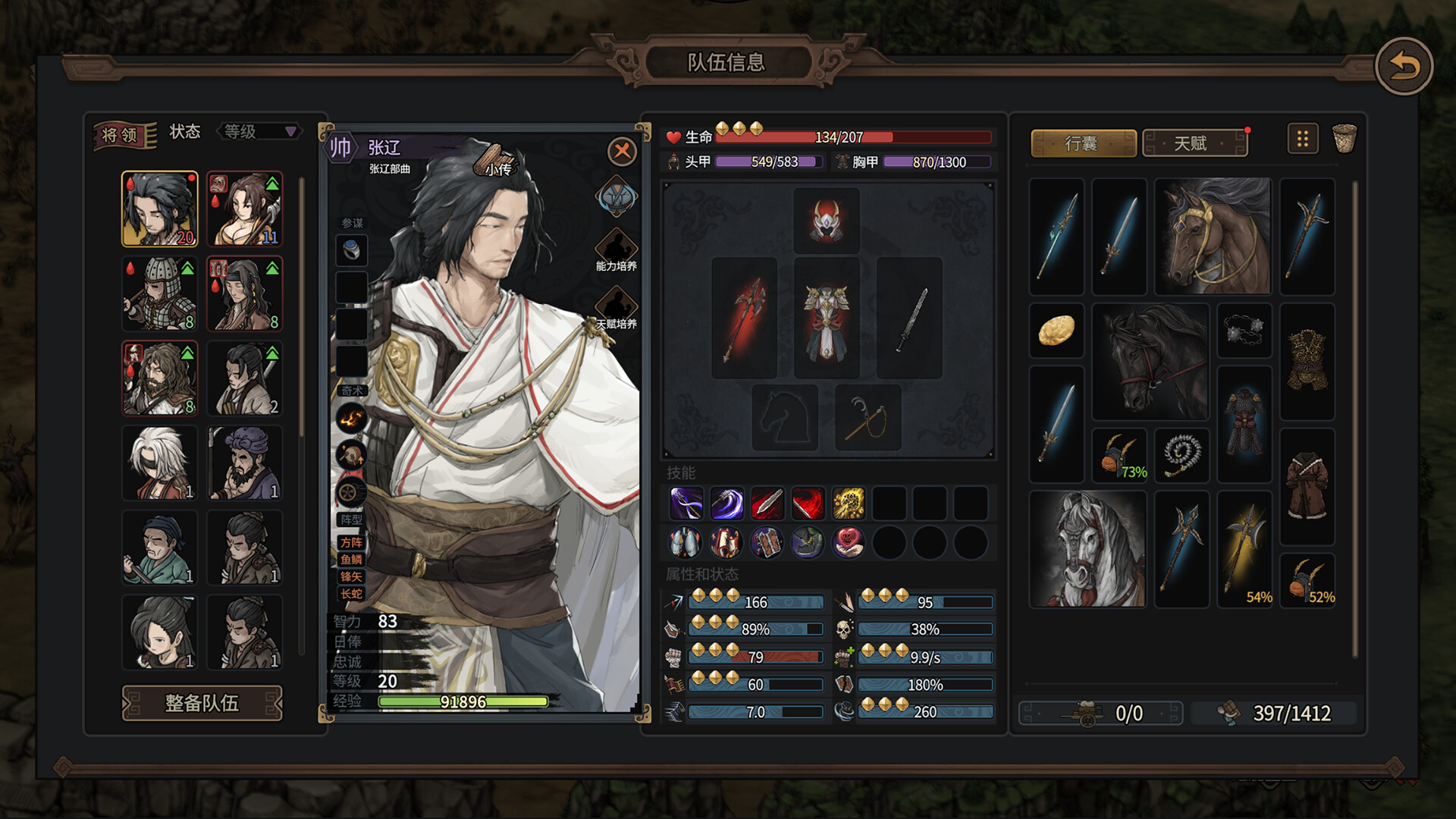This screenshot has width=1456, height=819.
Task: Open the golden explosion skill icon
Action: point(848,504)
